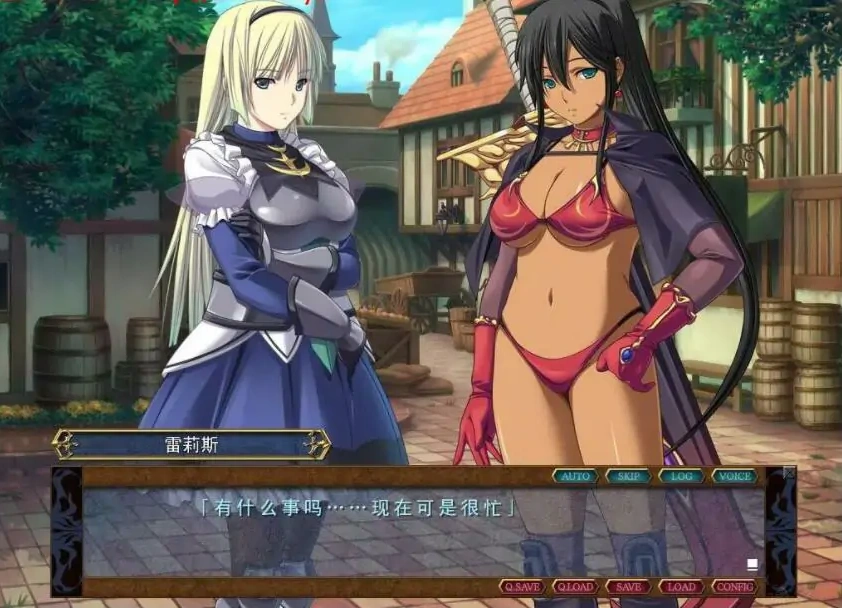Activate the SKIP button
Image resolution: width=842 pixels, height=608 pixels.
628,476
